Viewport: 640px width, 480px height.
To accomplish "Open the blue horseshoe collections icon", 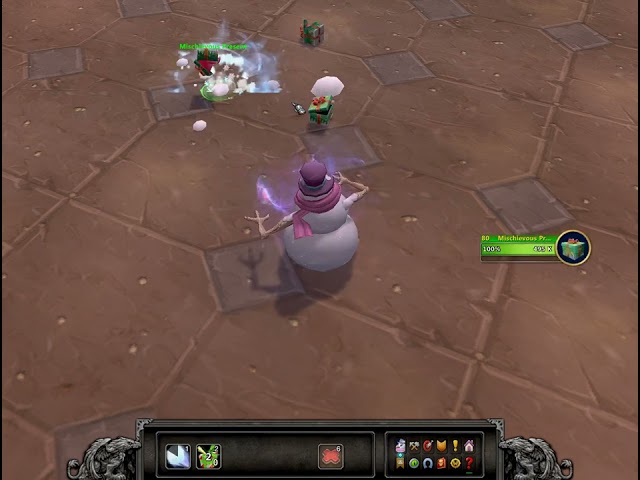I will pyautogui.click(x=428, y=463).
